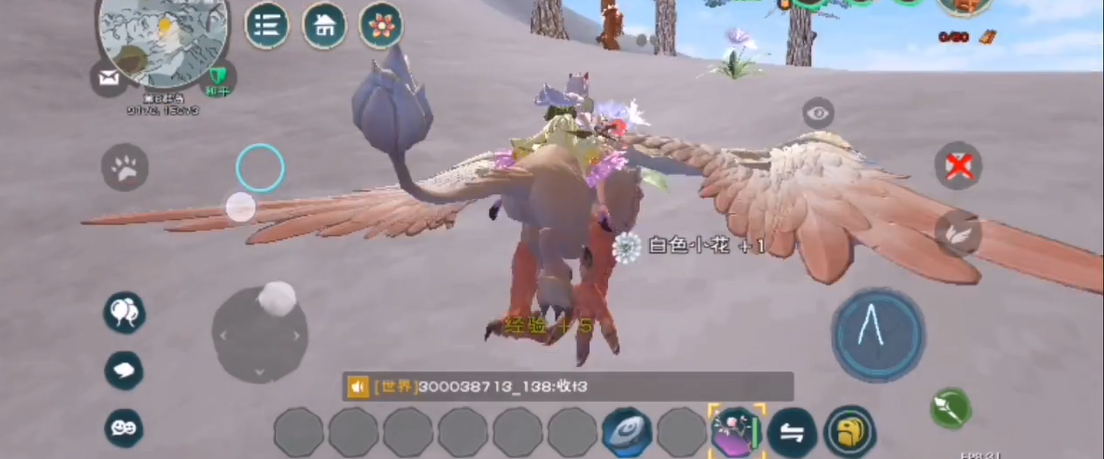The height and width of the screenshot is (459, 1104).
Task: Select the highlighted purple item slot
Action: [x=737, y=432]
